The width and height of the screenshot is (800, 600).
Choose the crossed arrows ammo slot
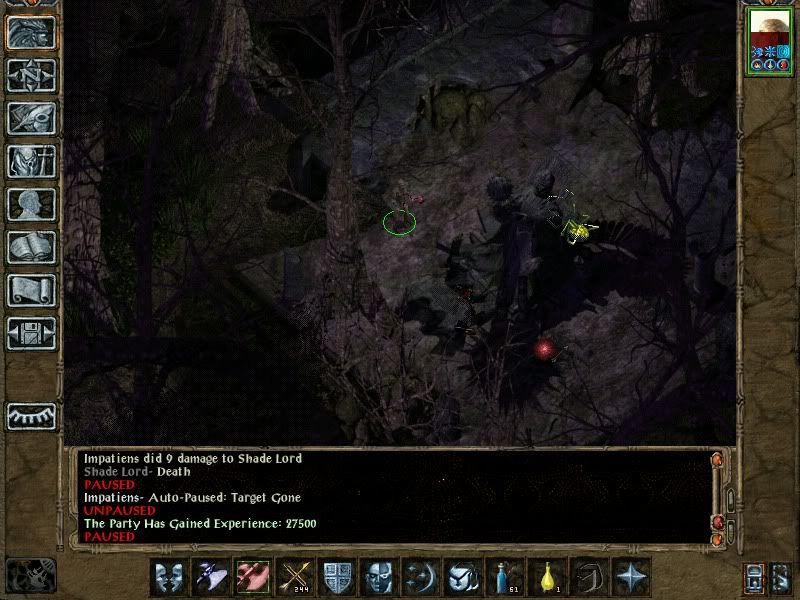point(295,578)
